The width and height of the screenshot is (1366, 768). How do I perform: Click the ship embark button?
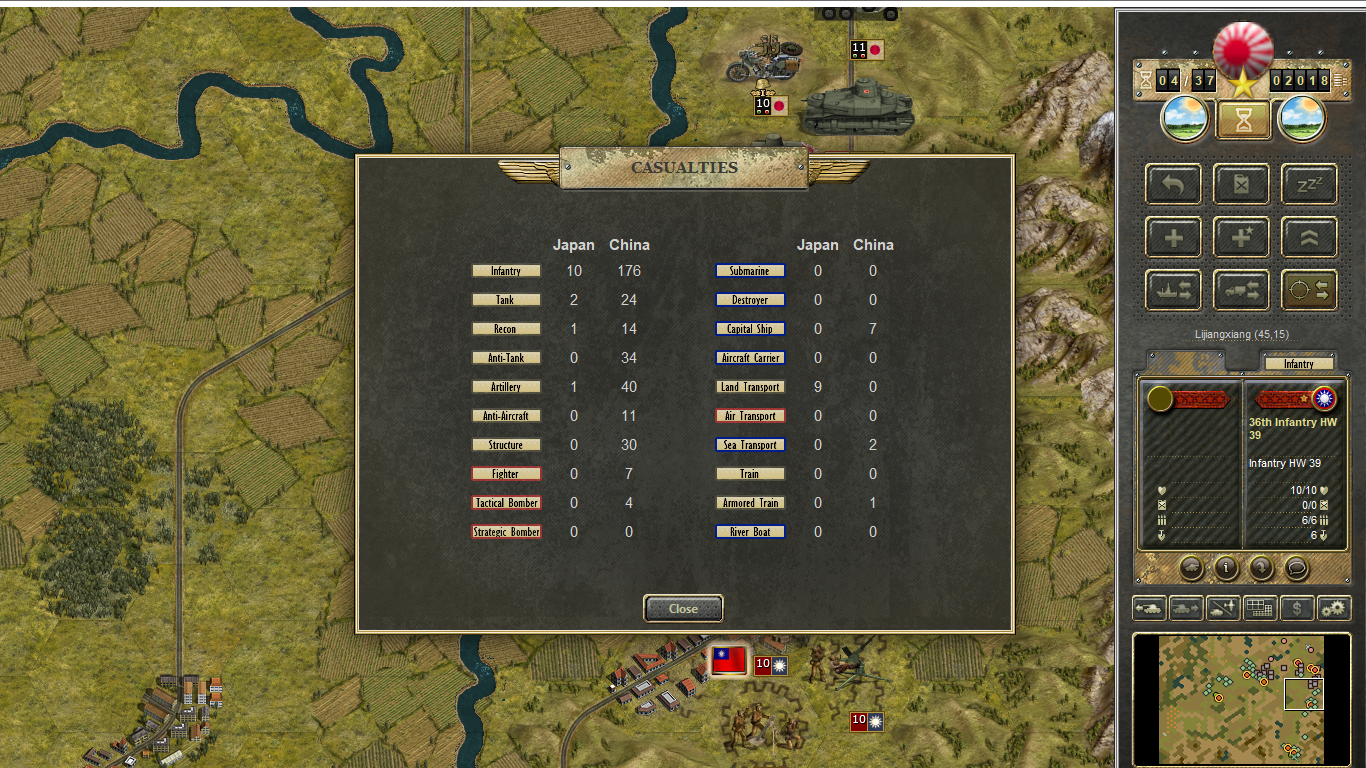[x=1174, y=290]
